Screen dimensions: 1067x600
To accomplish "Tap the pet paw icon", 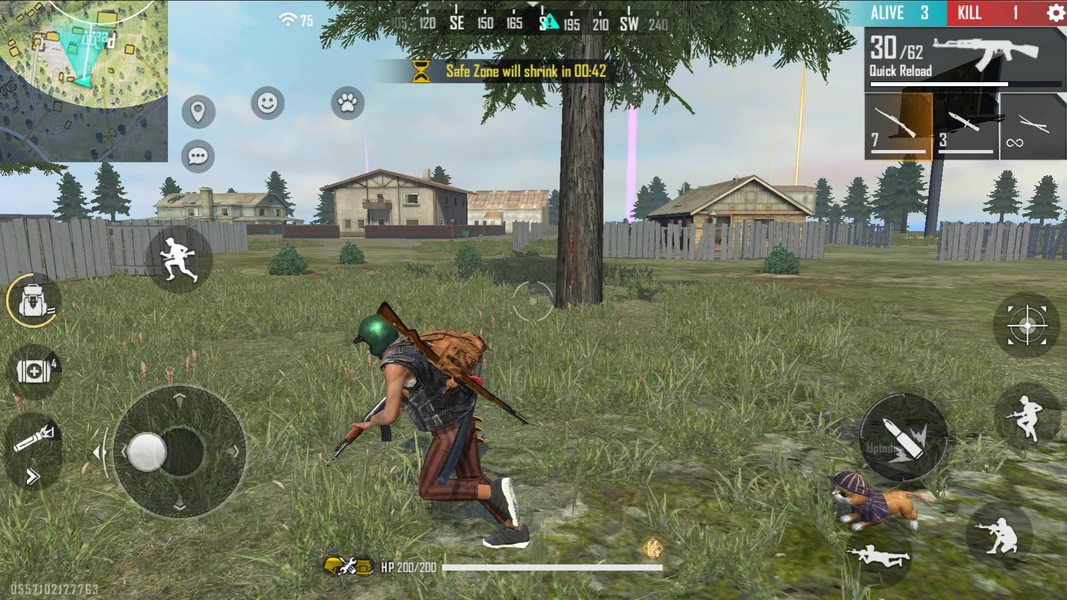I will [347, 103].
